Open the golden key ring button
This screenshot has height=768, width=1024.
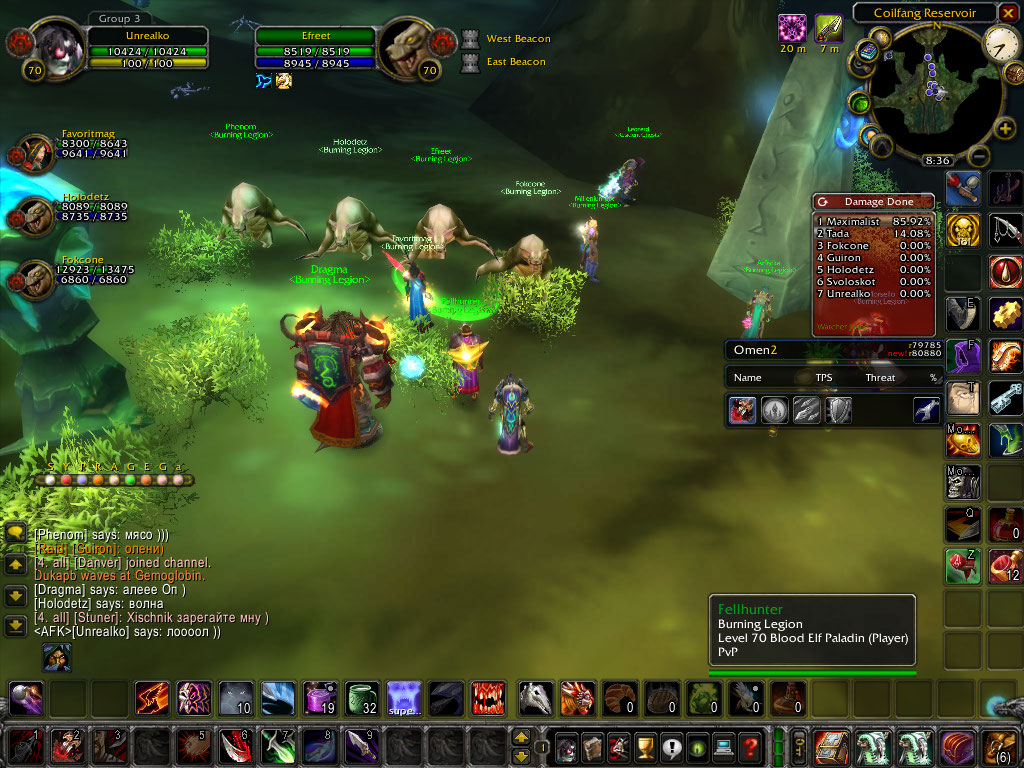coord(799,746)
